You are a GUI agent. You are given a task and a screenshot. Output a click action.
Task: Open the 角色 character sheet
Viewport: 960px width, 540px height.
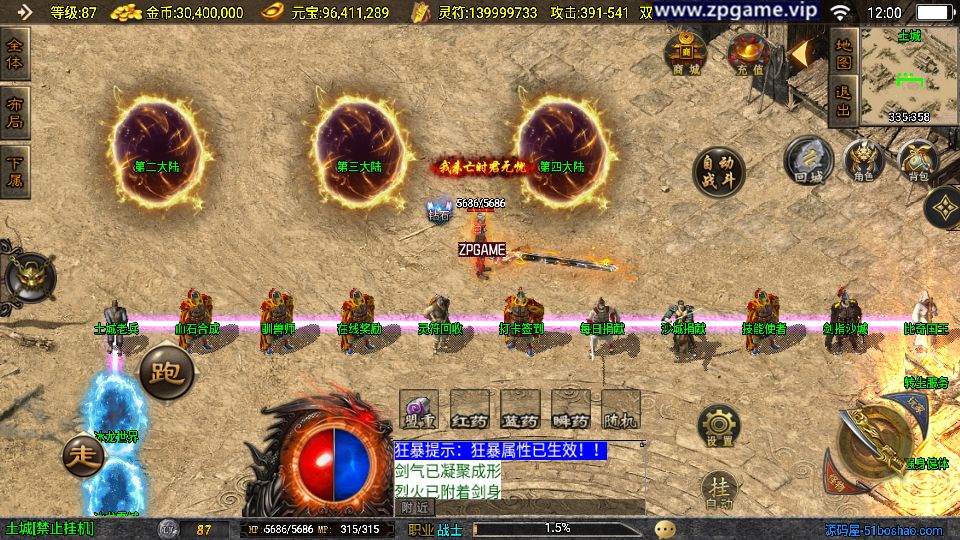863,160
